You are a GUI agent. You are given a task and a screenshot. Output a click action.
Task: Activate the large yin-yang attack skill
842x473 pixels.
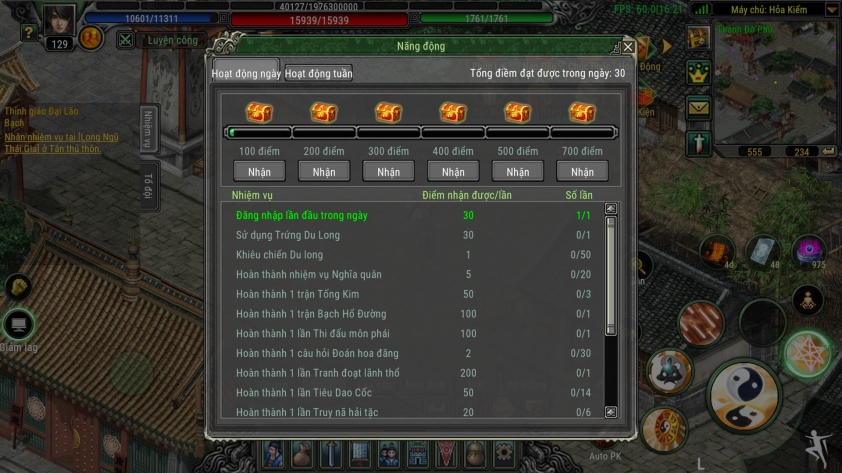click(x=743, y=394)
